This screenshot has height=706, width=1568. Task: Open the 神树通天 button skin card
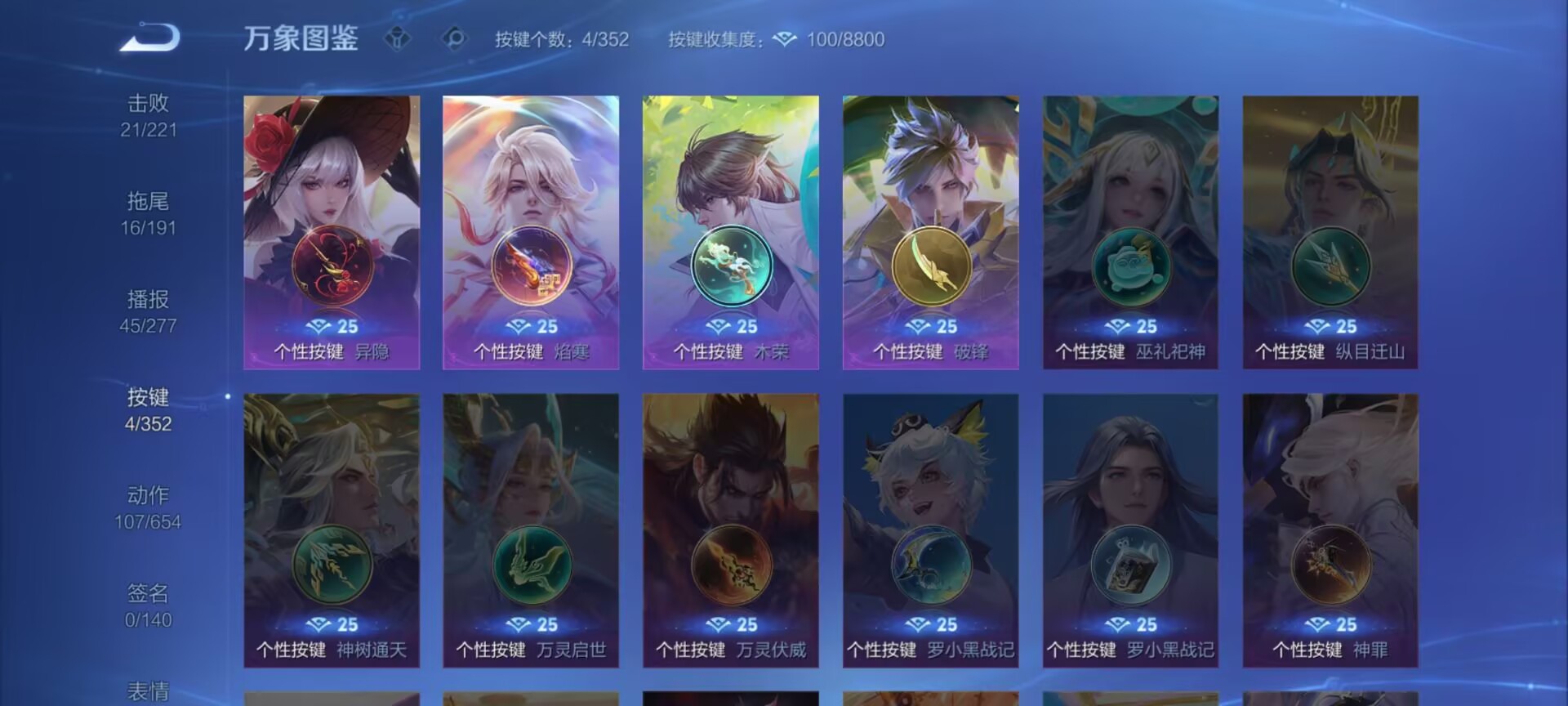coord(332,530)
